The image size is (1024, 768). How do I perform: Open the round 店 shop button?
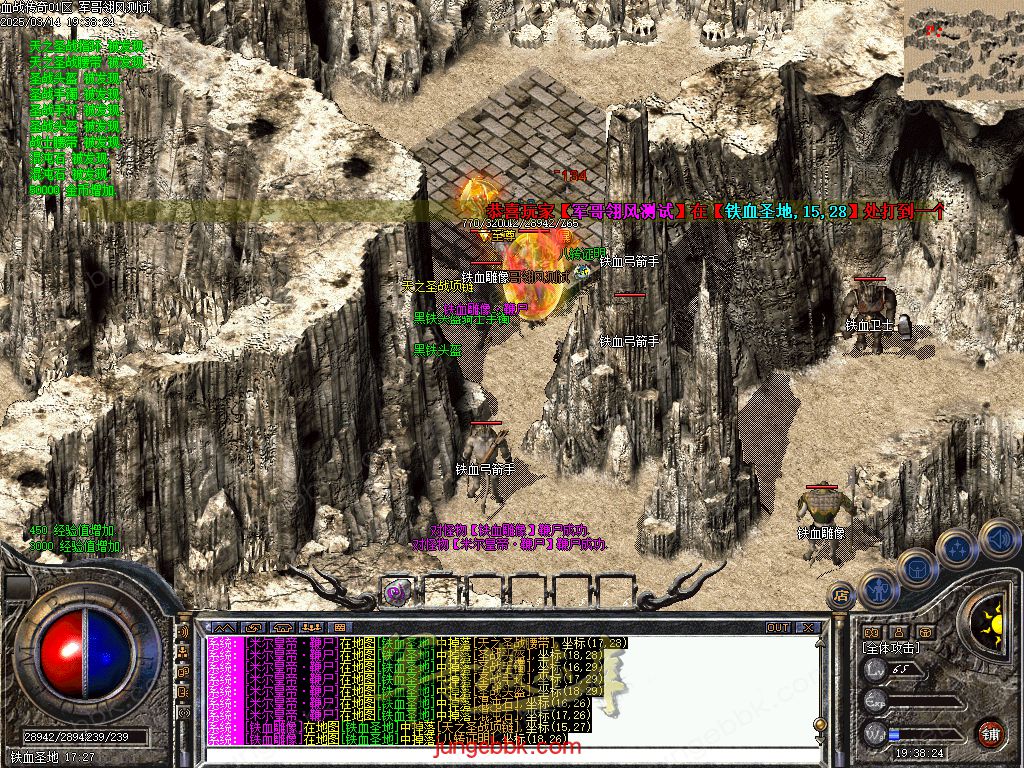pos(841,597)
